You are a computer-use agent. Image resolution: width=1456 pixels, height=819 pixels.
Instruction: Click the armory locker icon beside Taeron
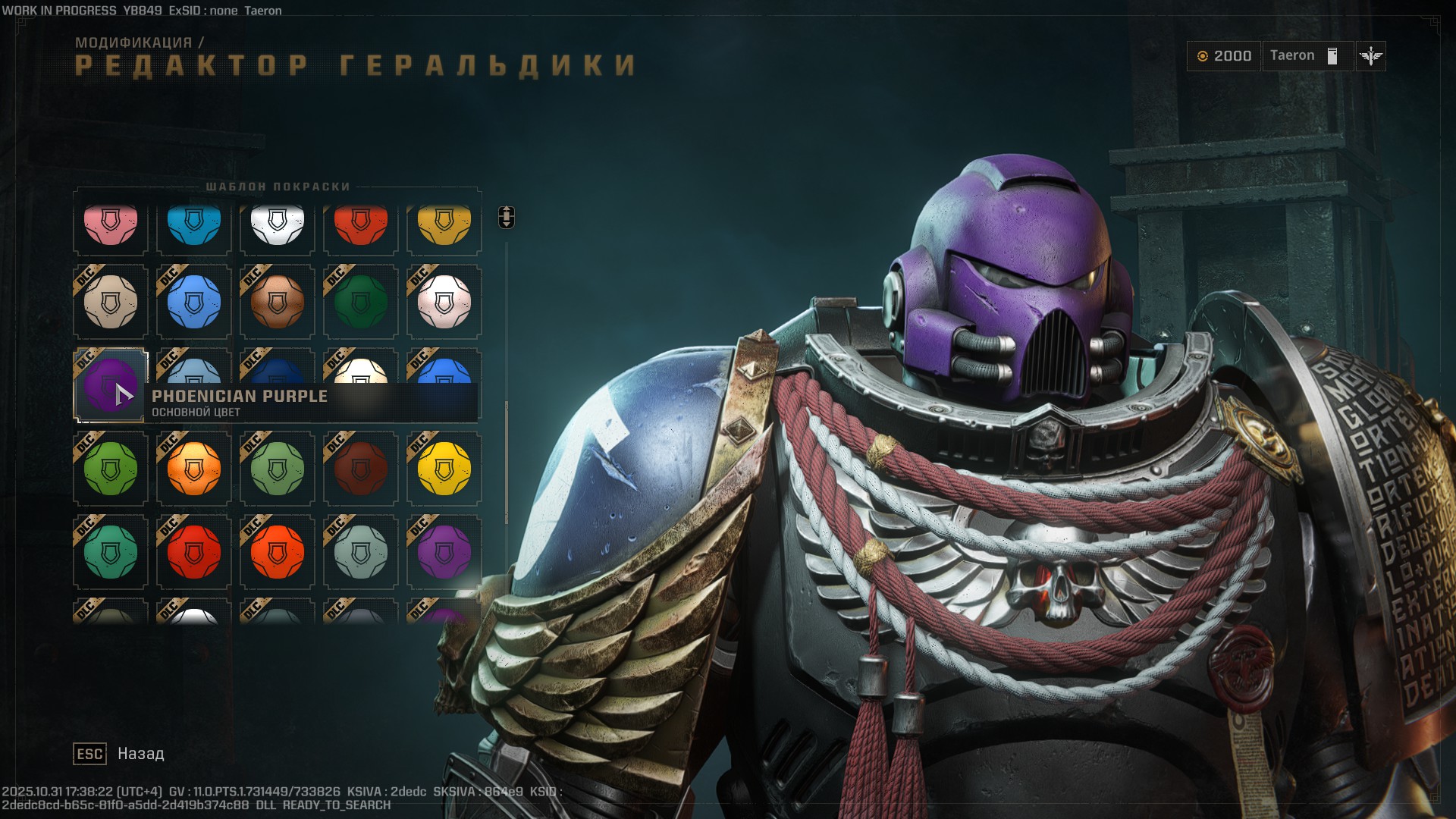pyautogui.click(x=1332, y=55)
